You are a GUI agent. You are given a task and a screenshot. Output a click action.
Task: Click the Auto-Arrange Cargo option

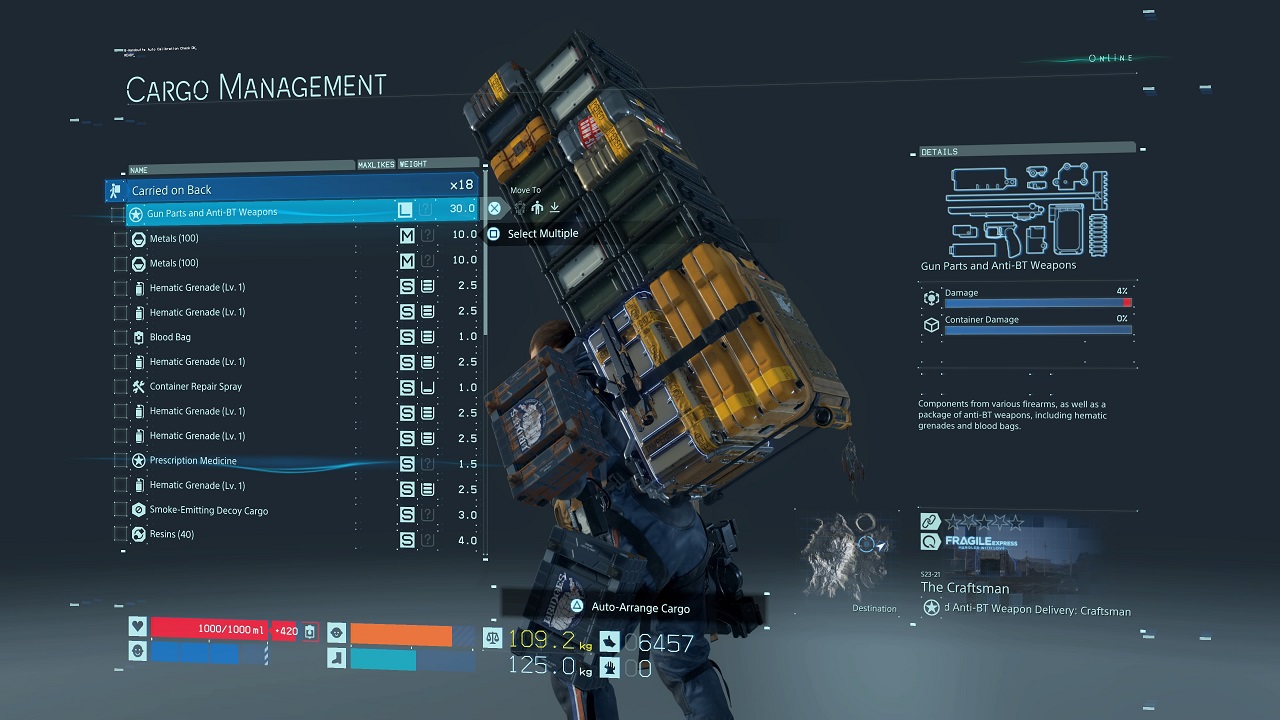[640, 607]
